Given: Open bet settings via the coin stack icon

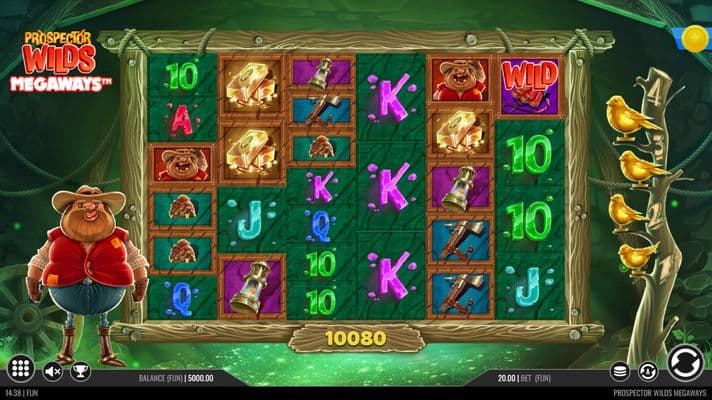Looking at the screenshot, I should pos(620,371).
